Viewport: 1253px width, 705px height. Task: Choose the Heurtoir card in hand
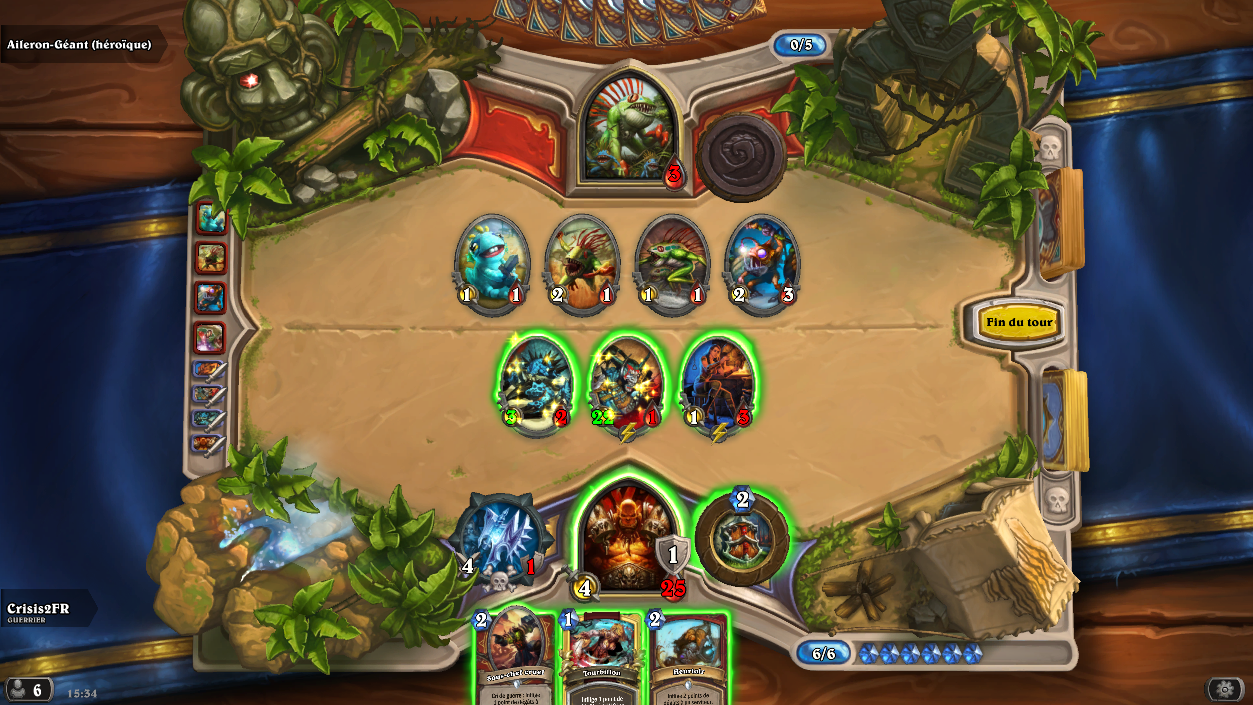pos(688,660)
